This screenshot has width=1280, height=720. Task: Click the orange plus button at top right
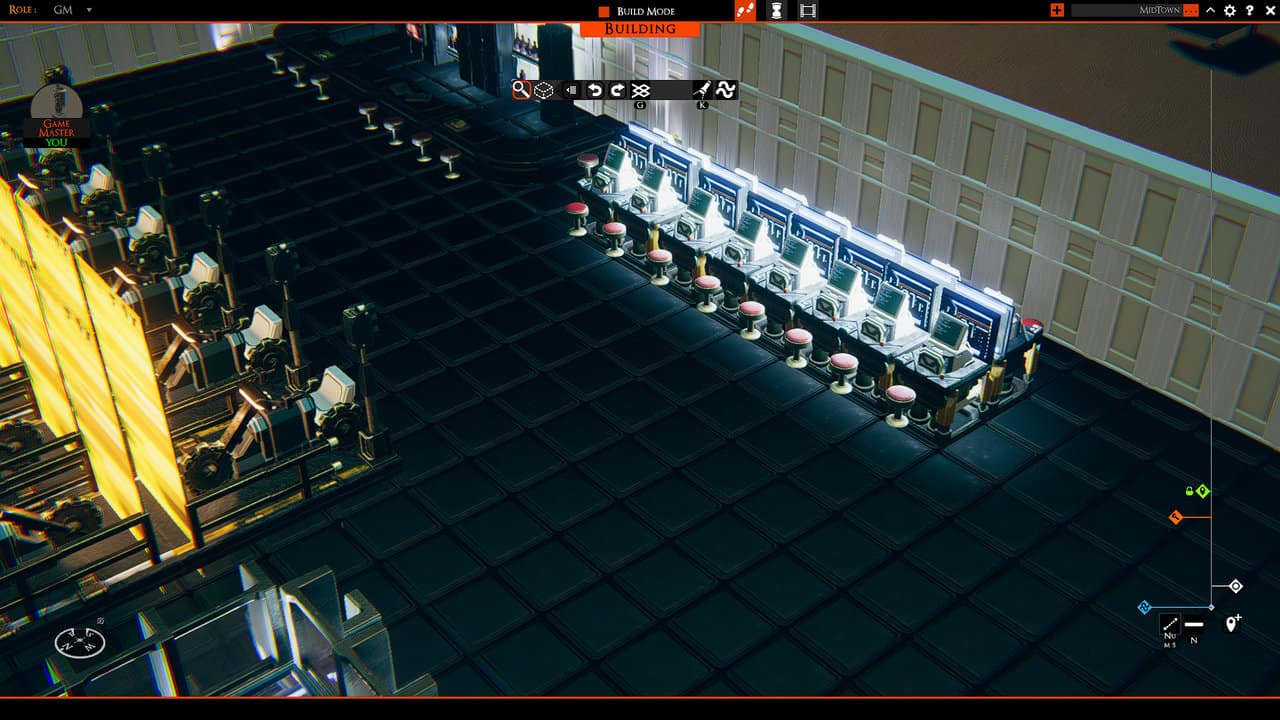coord(1057,10)
